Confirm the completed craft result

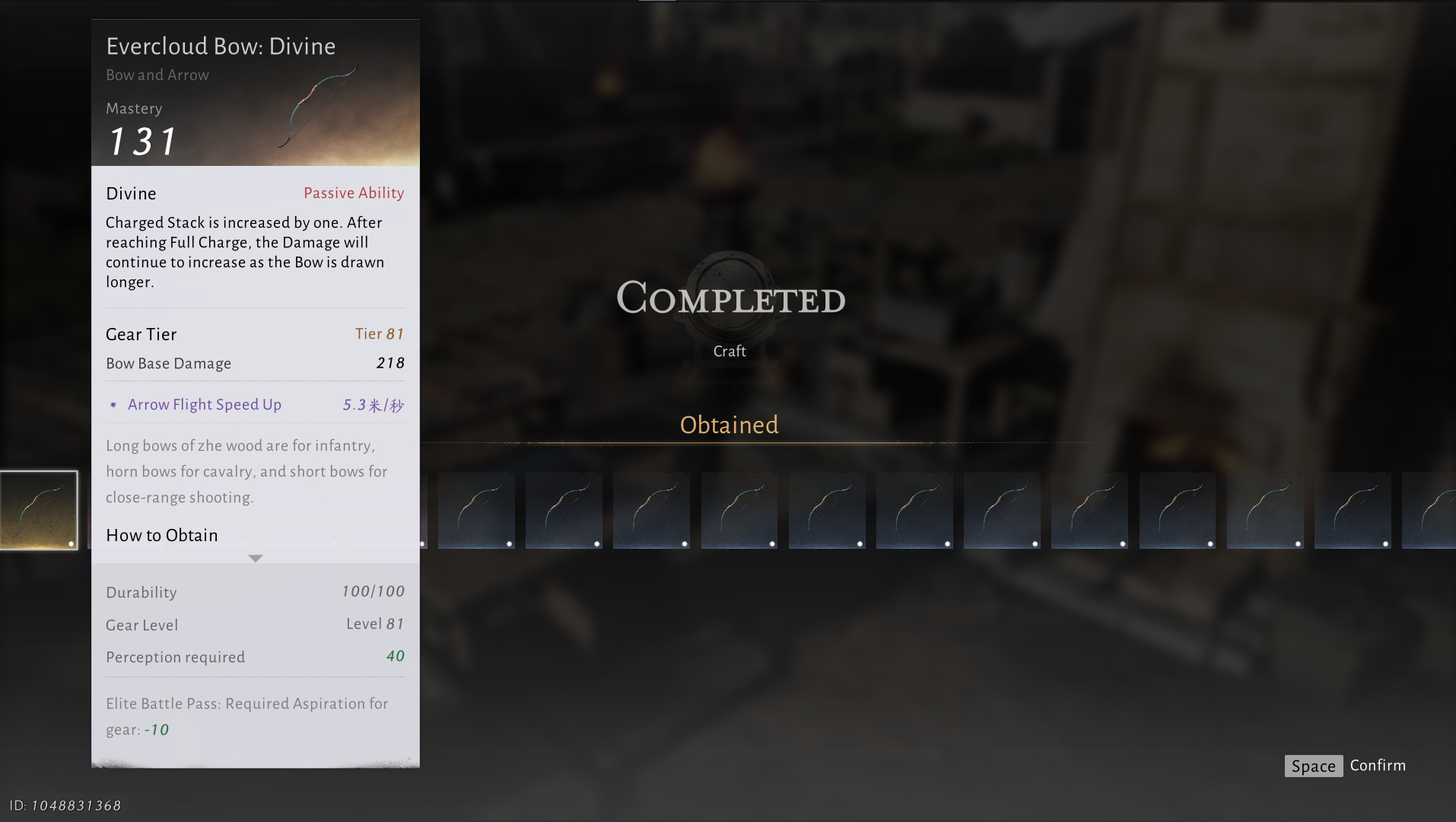pyautogui.click(x=1345, y=766)
